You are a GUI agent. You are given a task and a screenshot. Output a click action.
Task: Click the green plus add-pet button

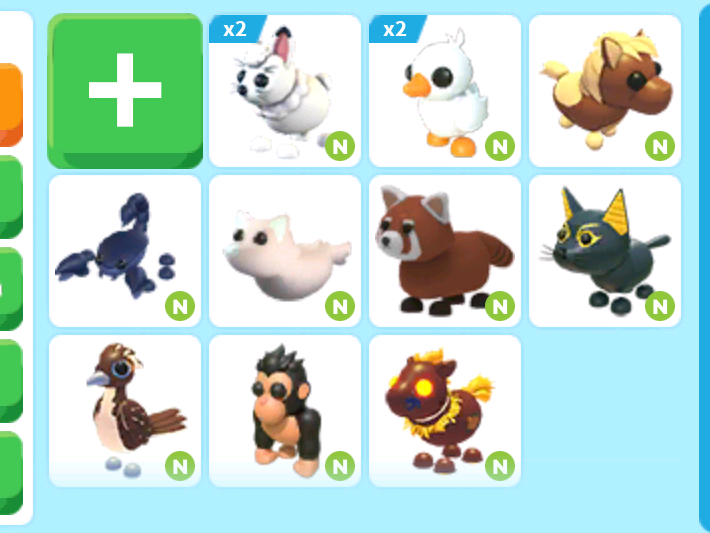125,91
